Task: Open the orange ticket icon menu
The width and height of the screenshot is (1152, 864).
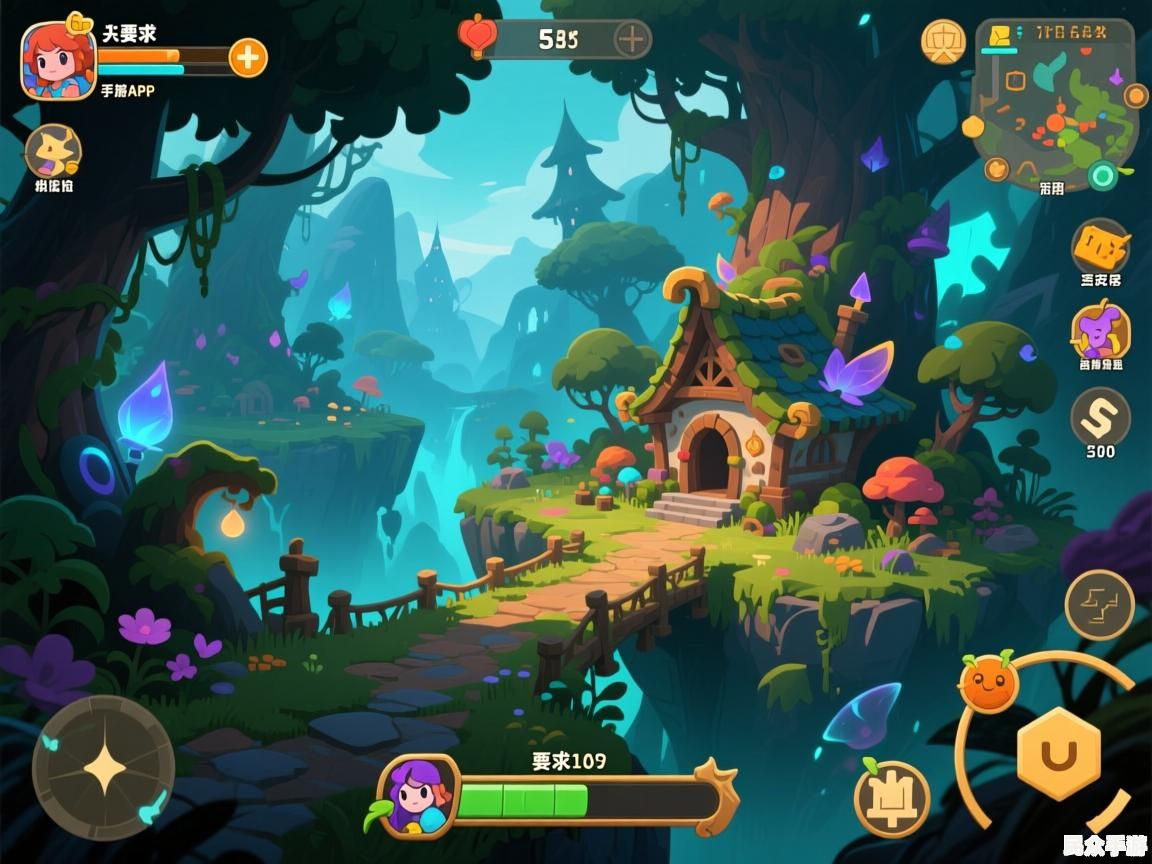Action: tap(1100, 246)
